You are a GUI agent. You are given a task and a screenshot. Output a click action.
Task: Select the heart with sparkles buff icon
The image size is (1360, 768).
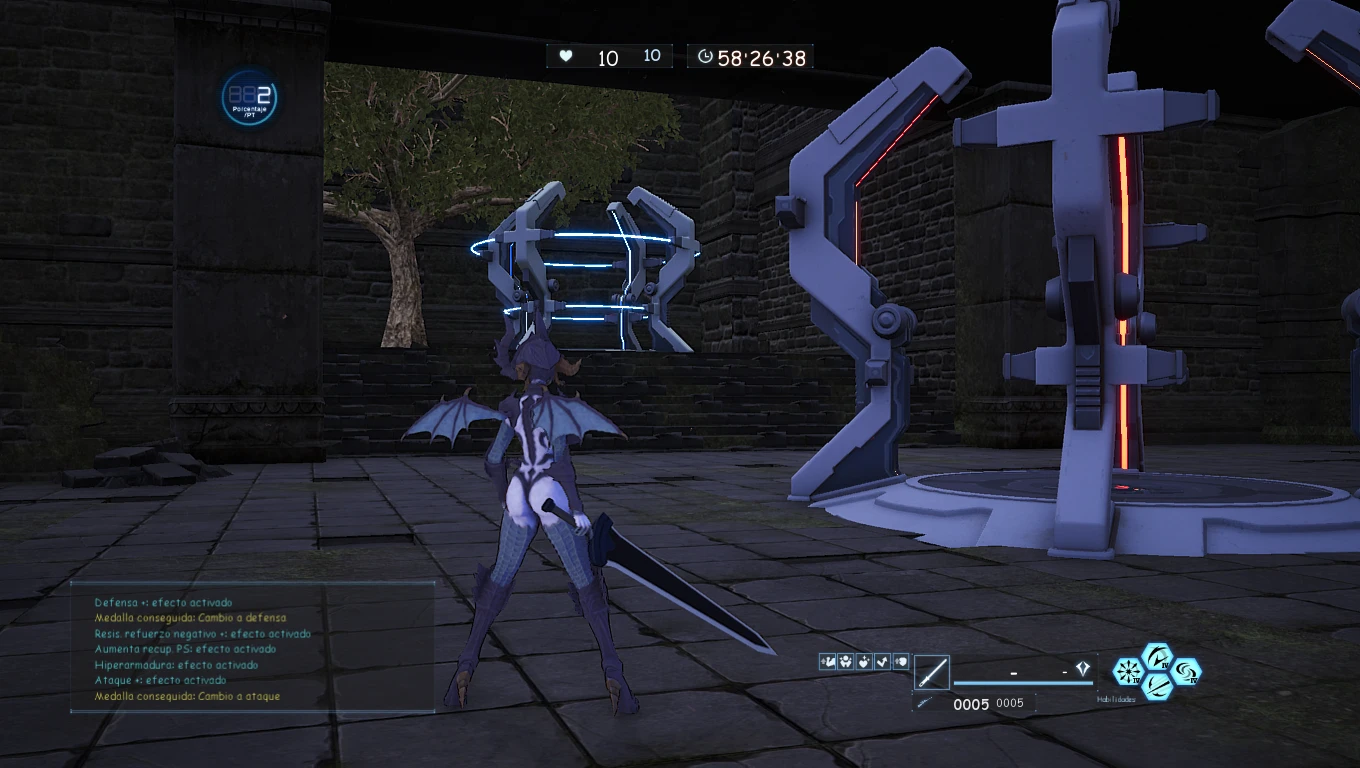(864, 661)
